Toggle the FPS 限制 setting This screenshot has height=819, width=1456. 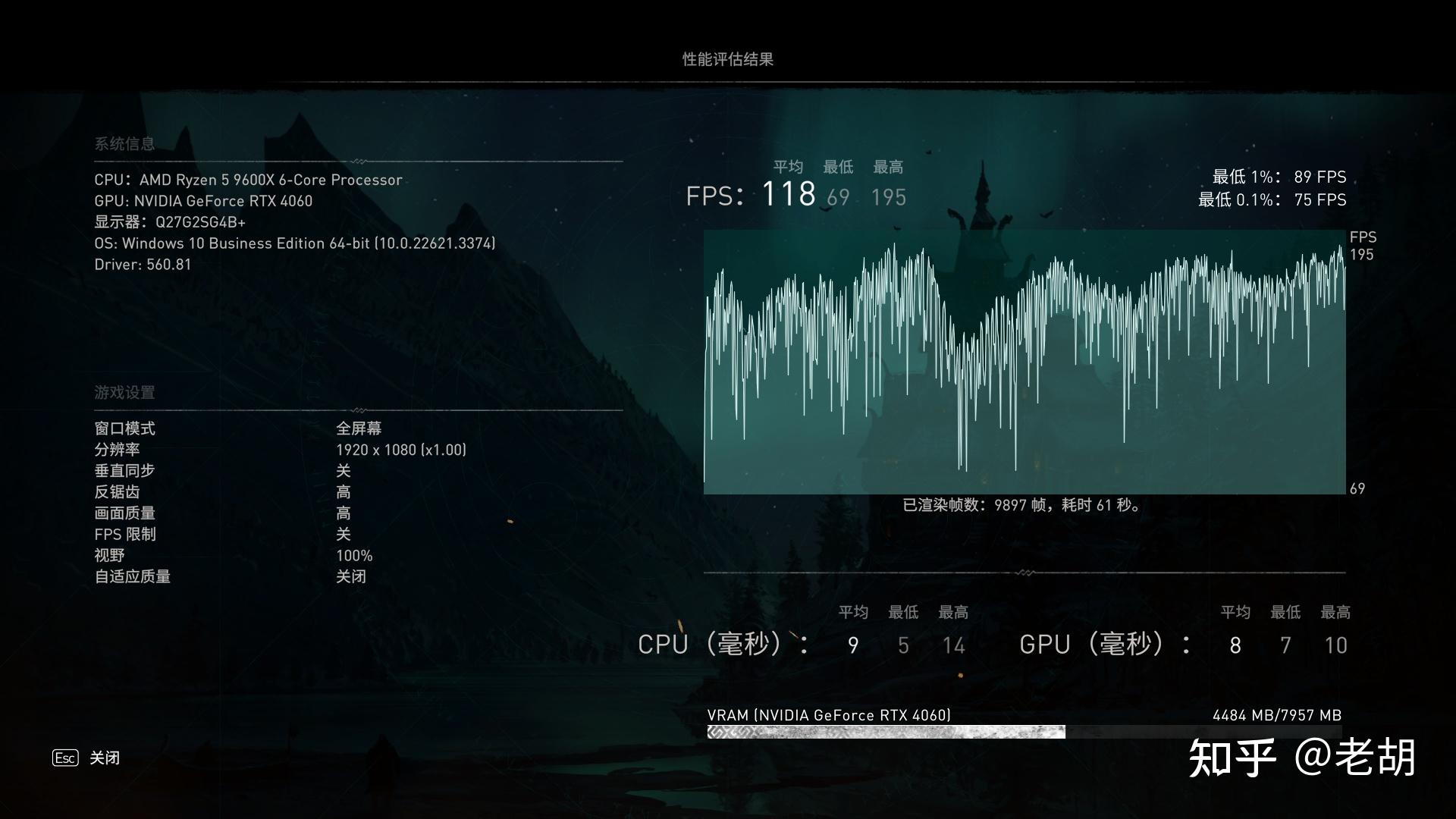tap(344, 534)
